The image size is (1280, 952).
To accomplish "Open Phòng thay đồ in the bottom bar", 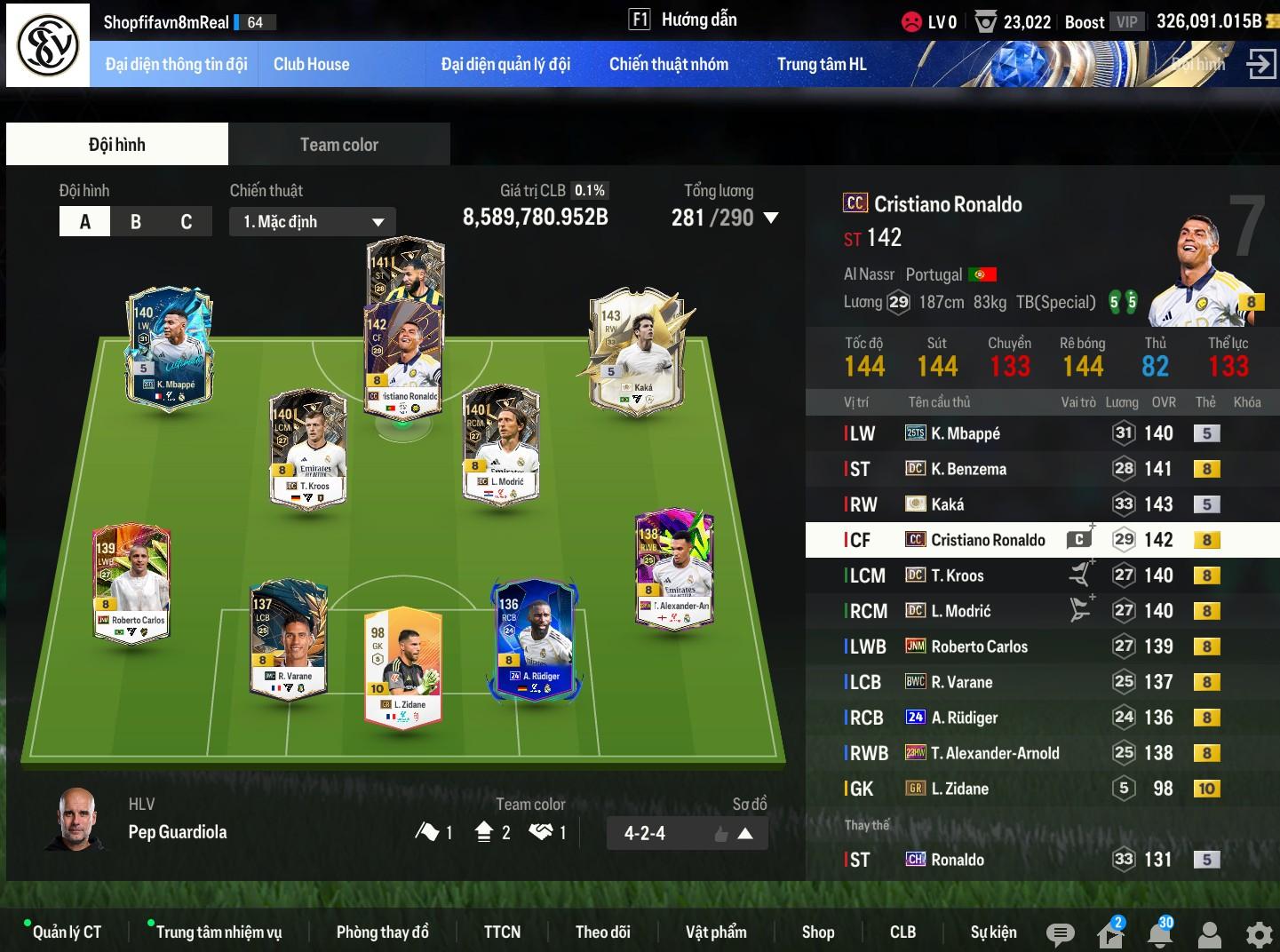I will 382,932.
